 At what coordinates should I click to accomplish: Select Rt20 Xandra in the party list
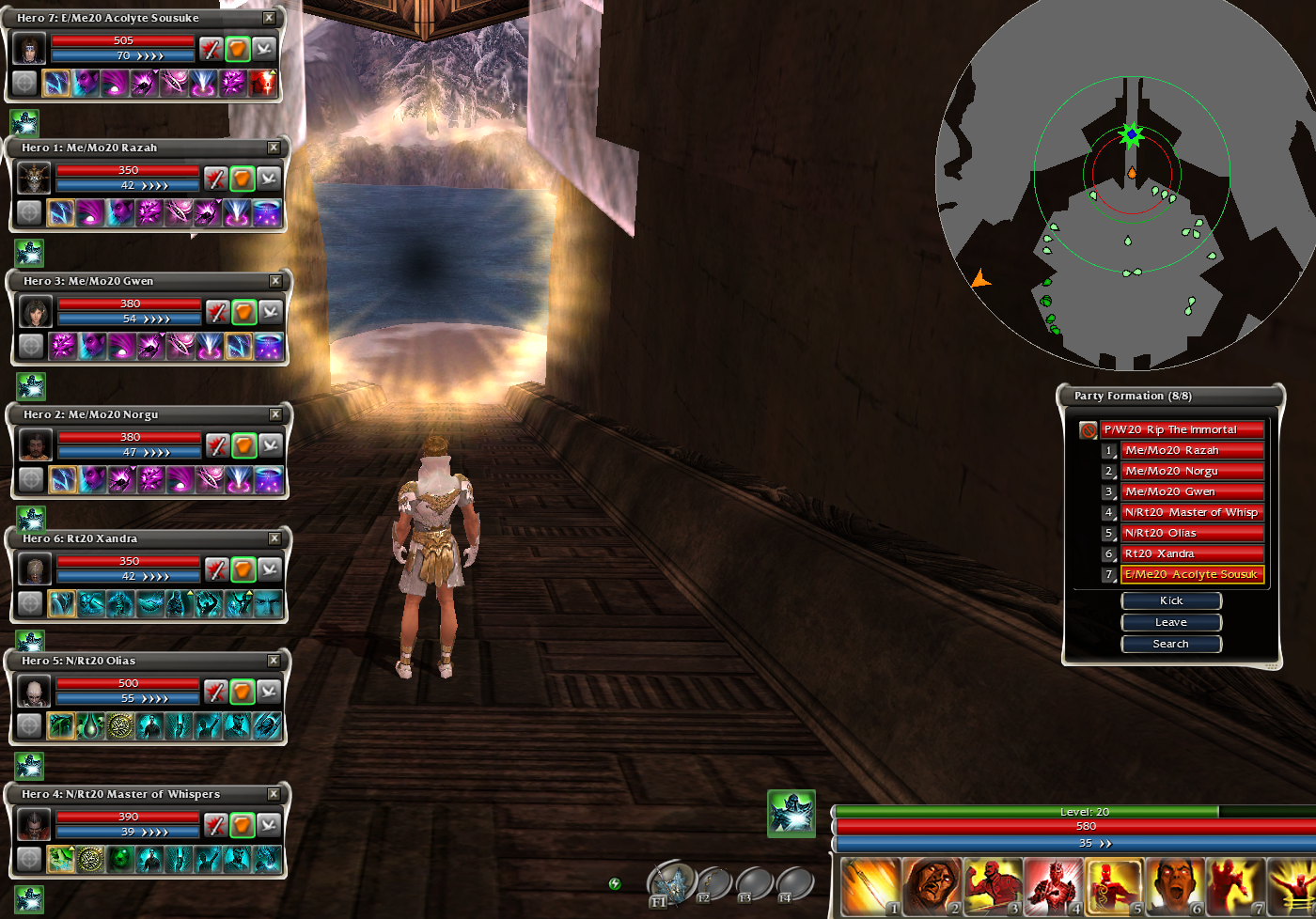1191,554
